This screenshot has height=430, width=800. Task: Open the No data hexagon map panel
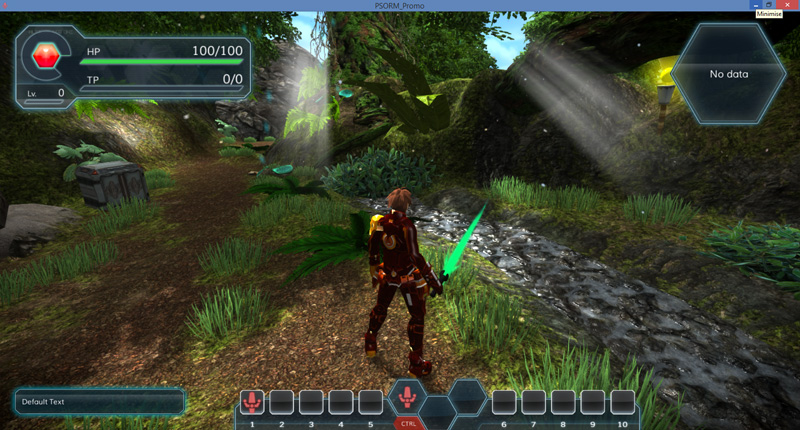tap(728, 73)
